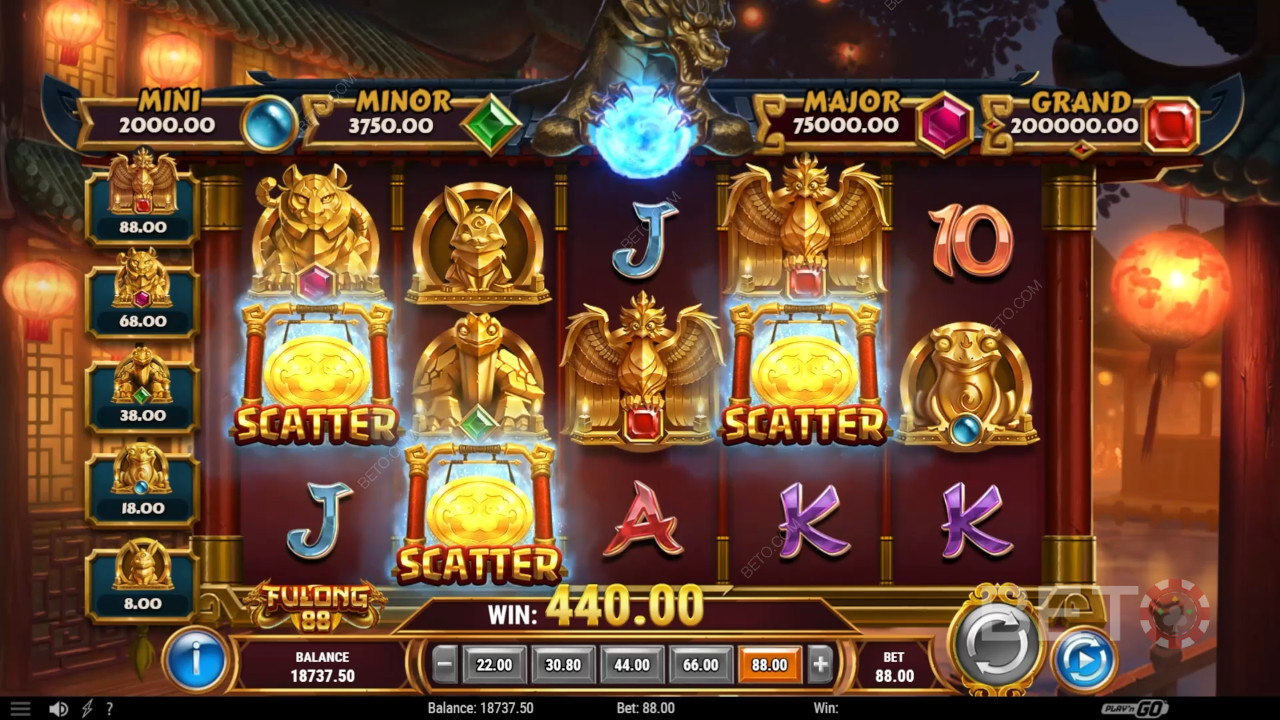Open the blue info paytable button
This screenshot has height=720, width=1280.
(x=196, y=659)
